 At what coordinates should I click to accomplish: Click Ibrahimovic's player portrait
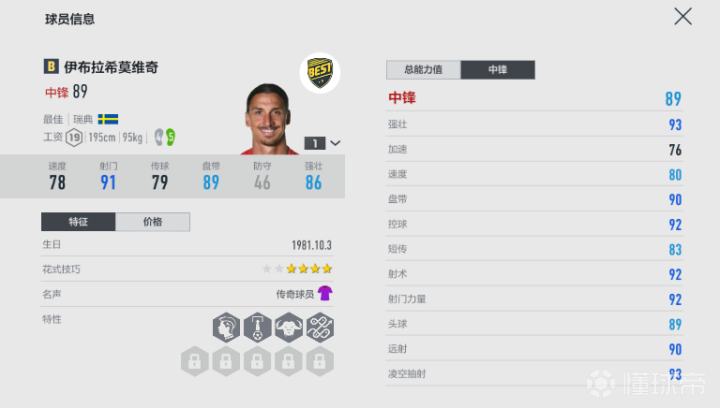(270, 117)
